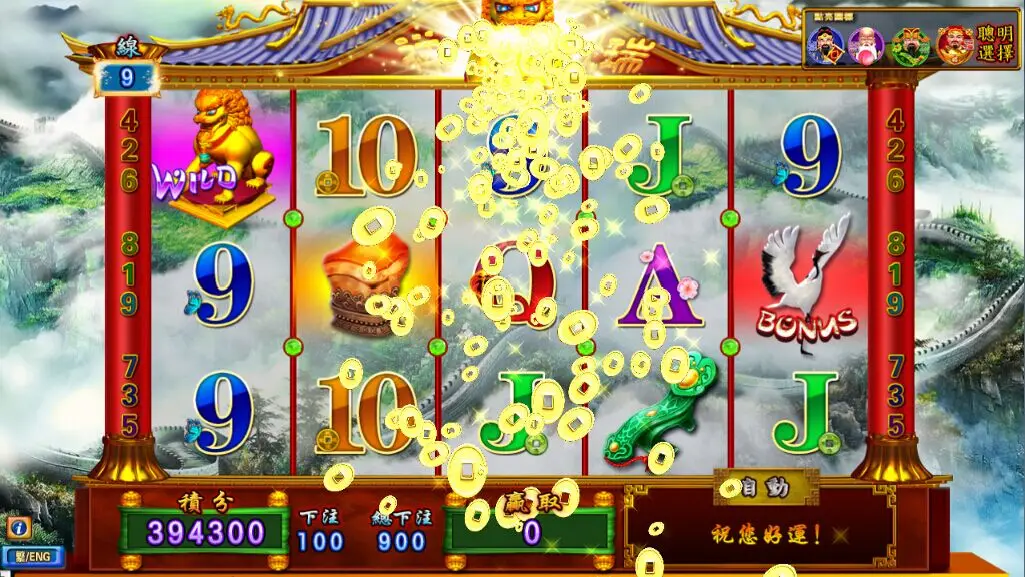Activate the 自動 auto-spin button
This screenshot has height=577, width=1025.
(765, 488)
